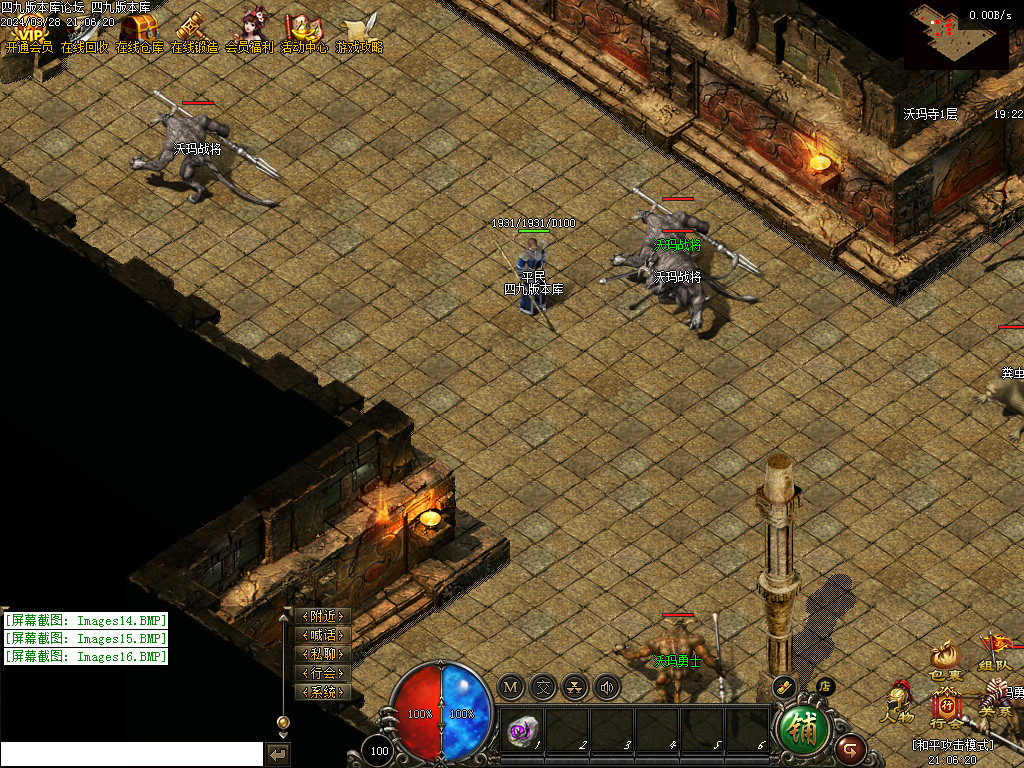The height and width of the screenshot is (768, 1024).
Task: Open the 活动中心 event center
Action: [304, 33]
